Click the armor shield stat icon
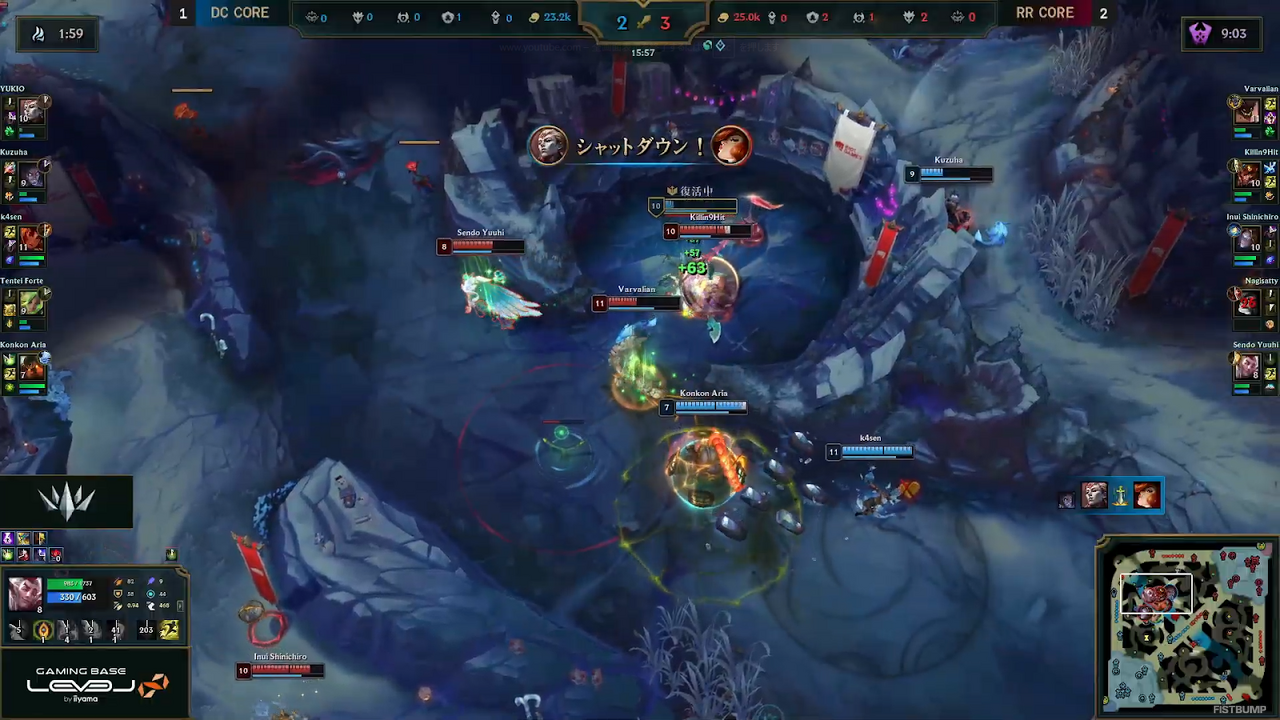 [118, 594]
